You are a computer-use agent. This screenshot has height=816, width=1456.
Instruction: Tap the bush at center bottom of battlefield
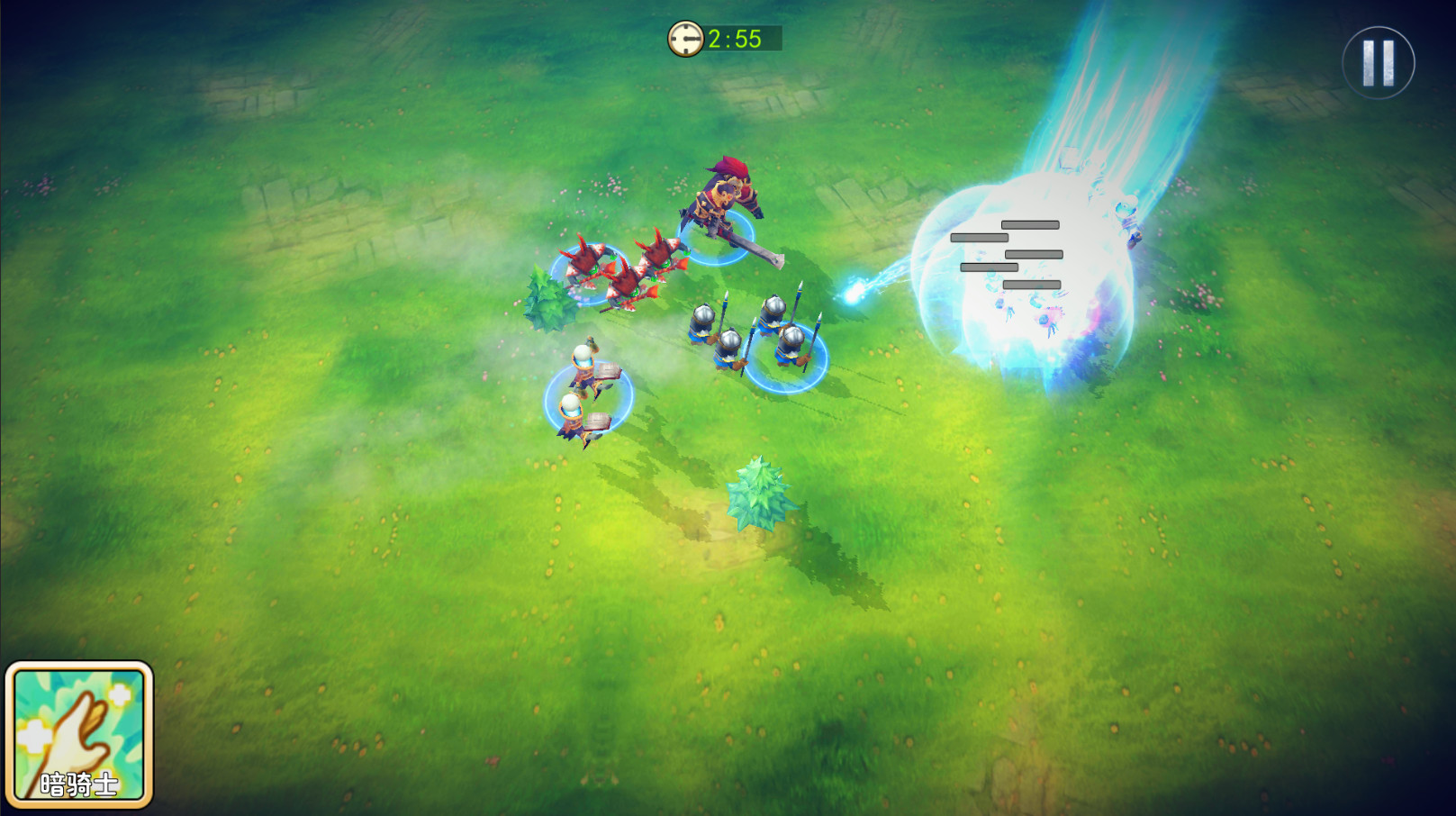[x=761, y=495]
